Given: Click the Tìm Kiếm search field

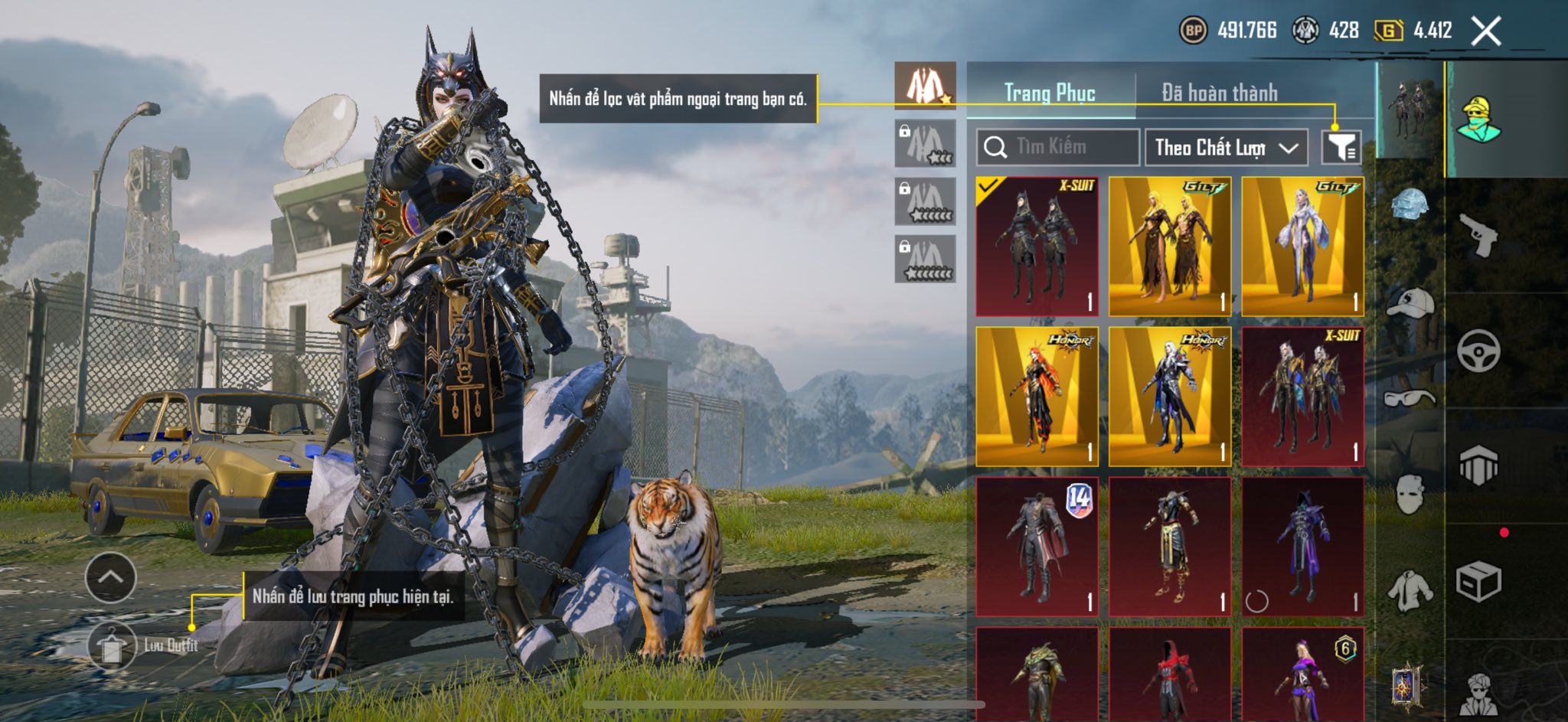Looking at the screenshot, I should pos(1058,147).
